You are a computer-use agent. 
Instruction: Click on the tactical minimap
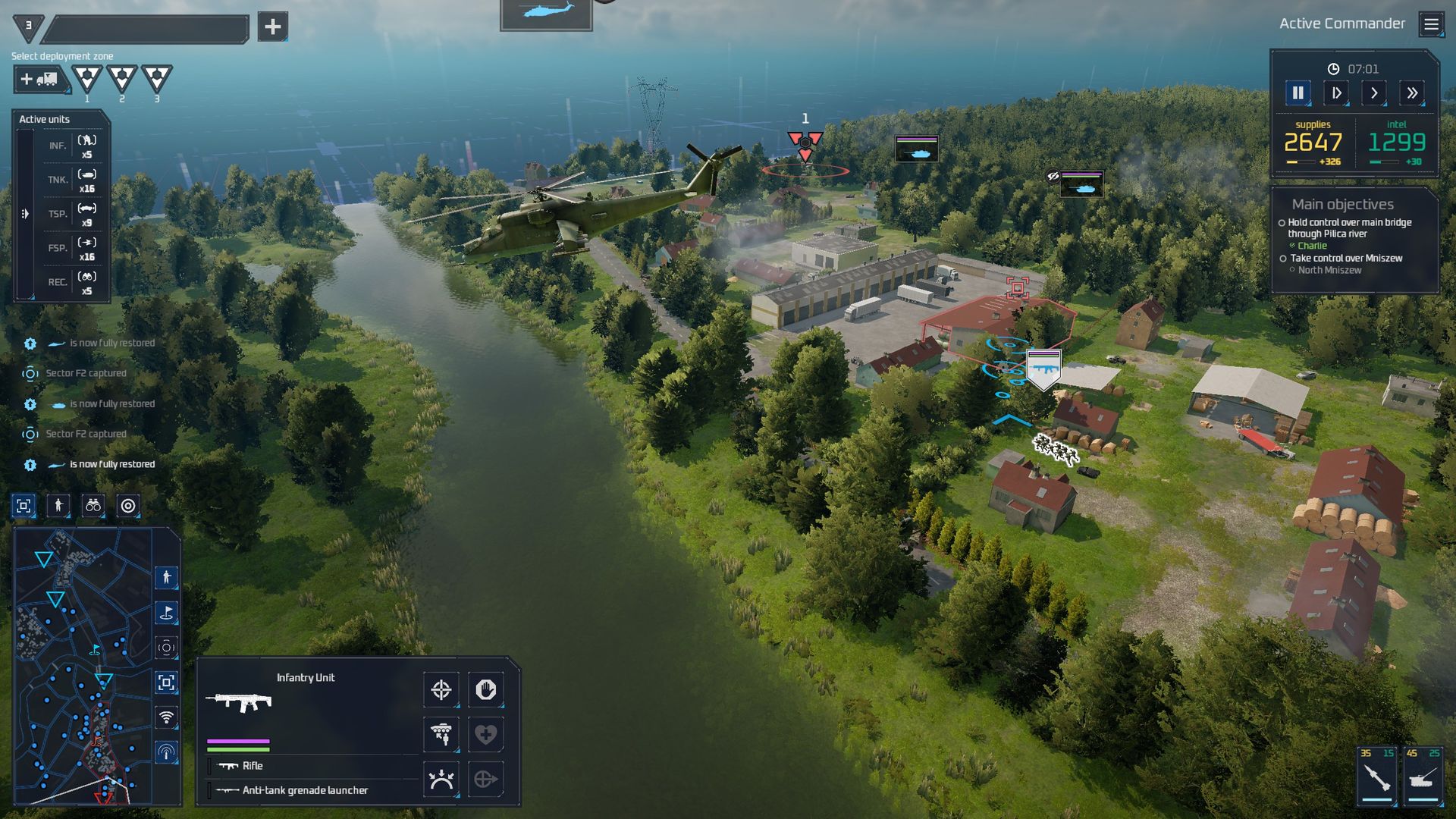tap(83, 667)
